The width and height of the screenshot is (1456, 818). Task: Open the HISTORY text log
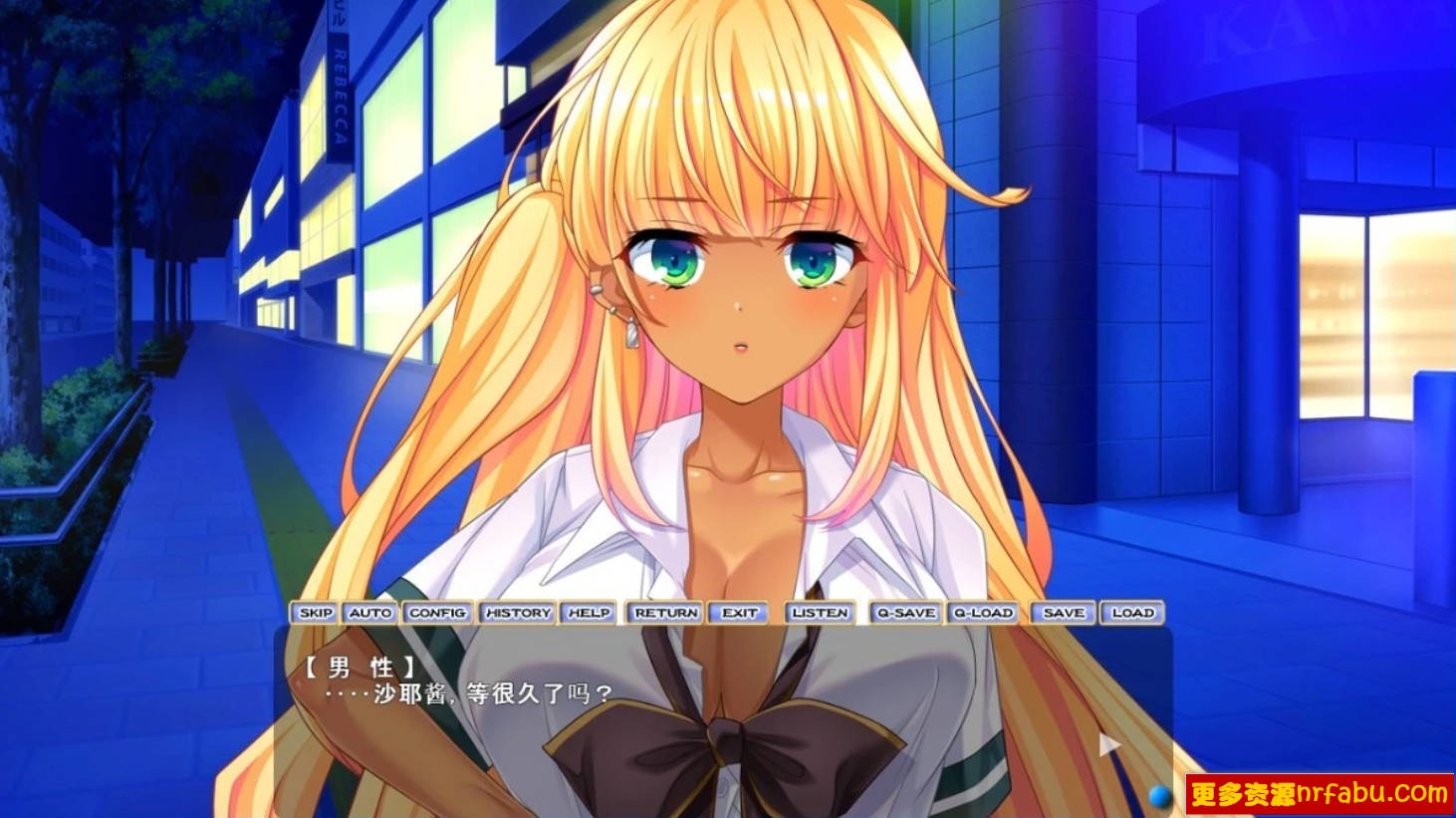click(518, 613)
